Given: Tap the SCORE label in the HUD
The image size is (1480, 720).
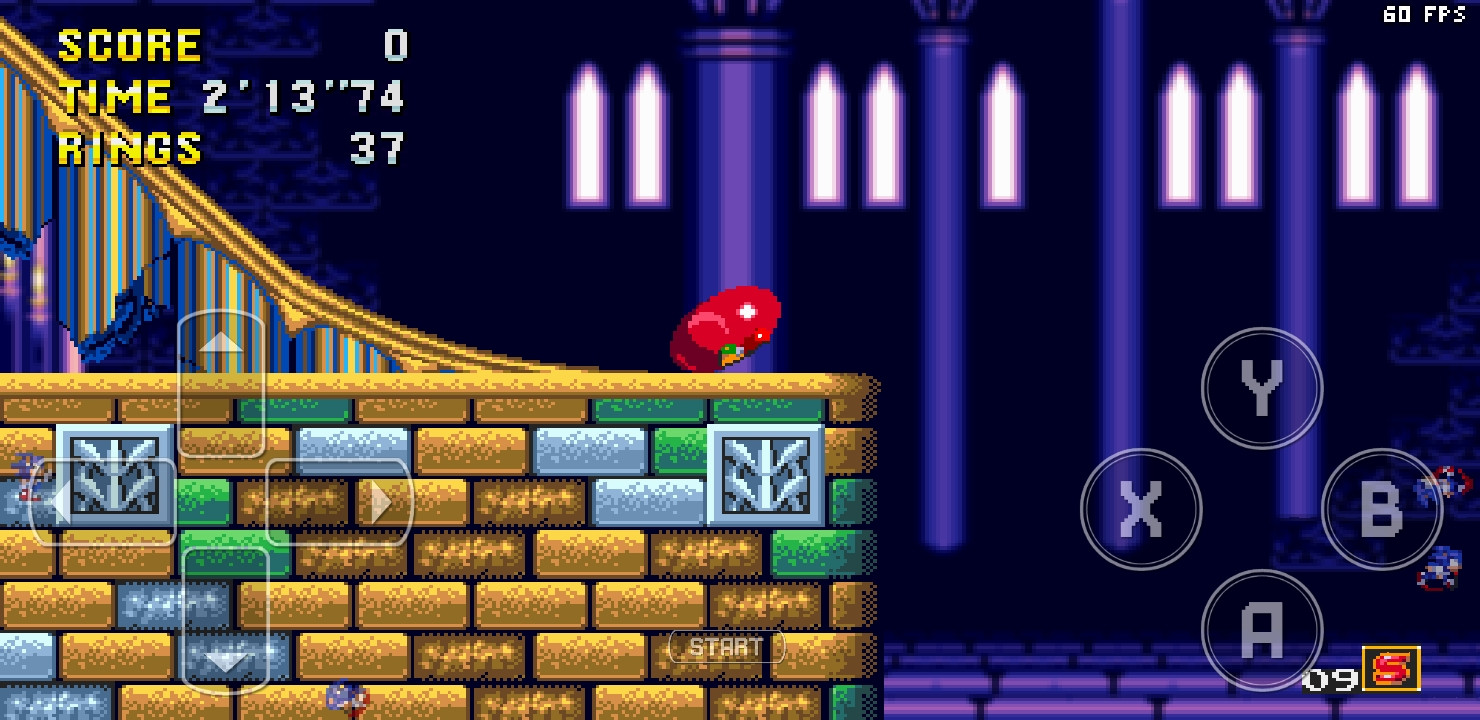Looking at the screenshot, I should point(128,45).
